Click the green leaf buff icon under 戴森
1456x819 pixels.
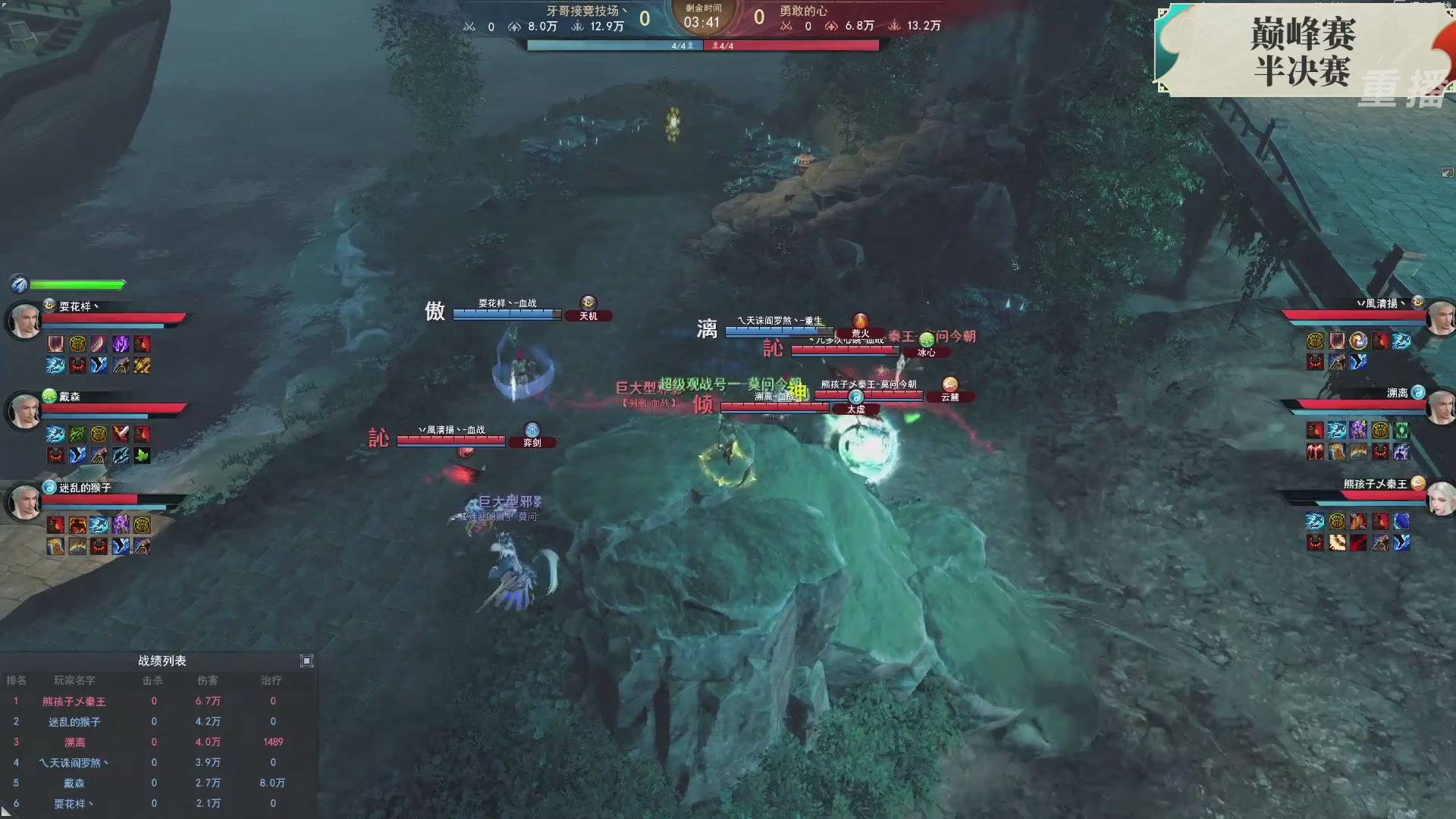pos(142,457)
